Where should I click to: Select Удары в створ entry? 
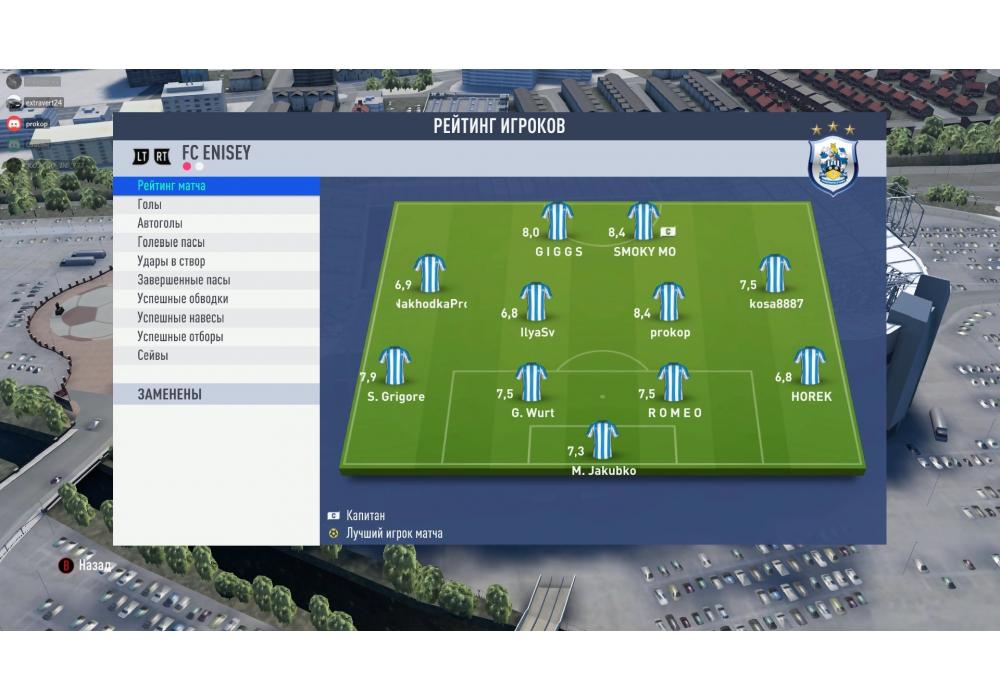216,262
